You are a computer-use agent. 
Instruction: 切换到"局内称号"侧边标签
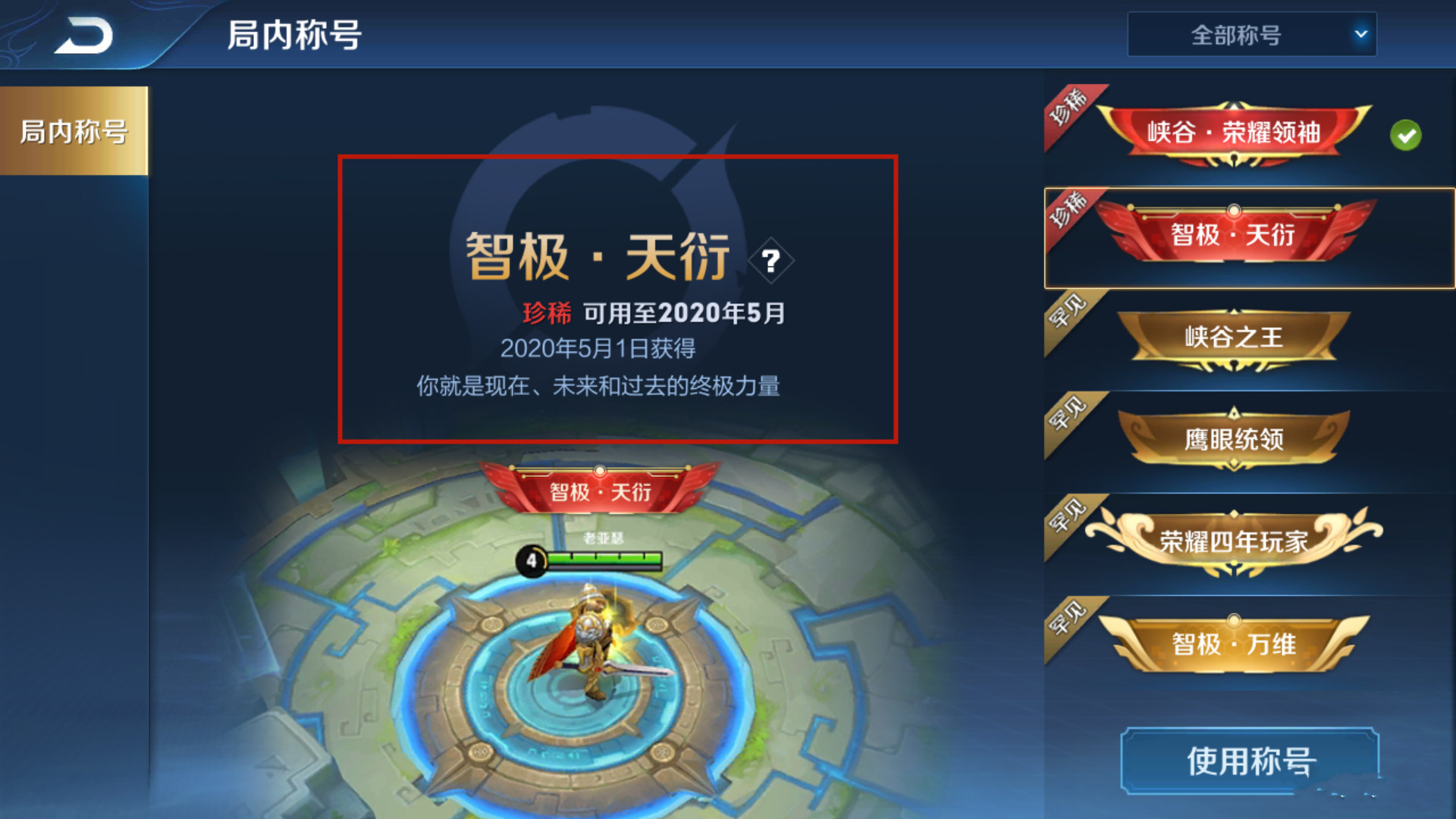coord(72,130)
